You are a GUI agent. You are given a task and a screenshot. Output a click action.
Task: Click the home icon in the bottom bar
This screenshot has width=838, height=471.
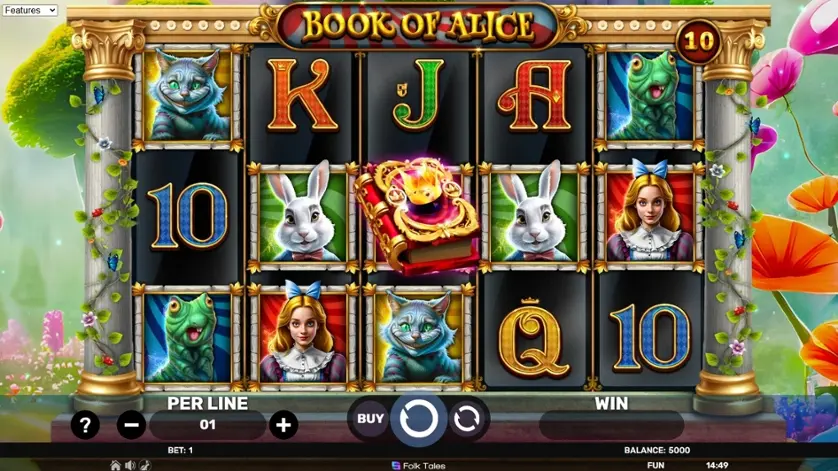pyautogui.click(x=116, y=465)
